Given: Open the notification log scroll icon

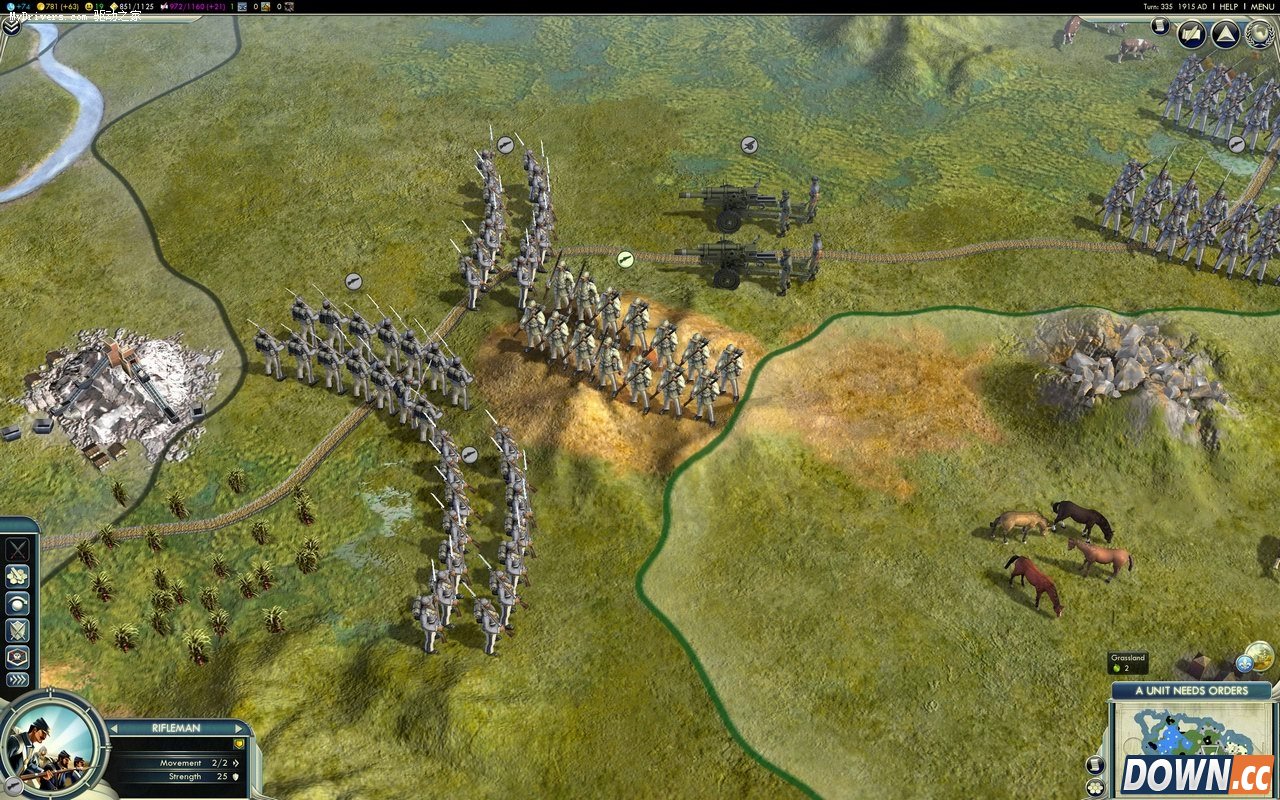Looking at the screenshot, I should pos(1160,26).
